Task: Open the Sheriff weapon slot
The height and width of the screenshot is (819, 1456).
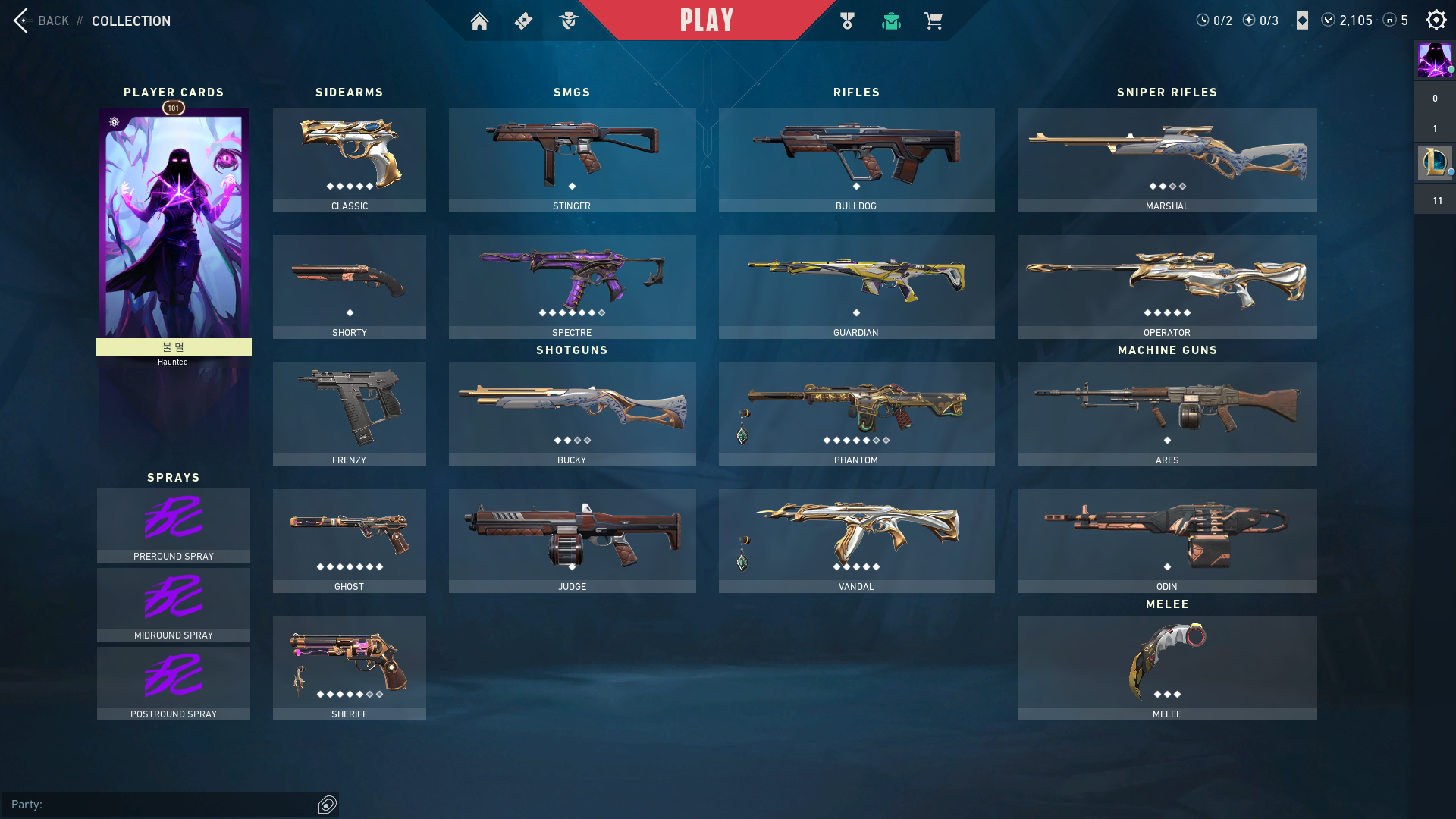Action: [349, 667]
